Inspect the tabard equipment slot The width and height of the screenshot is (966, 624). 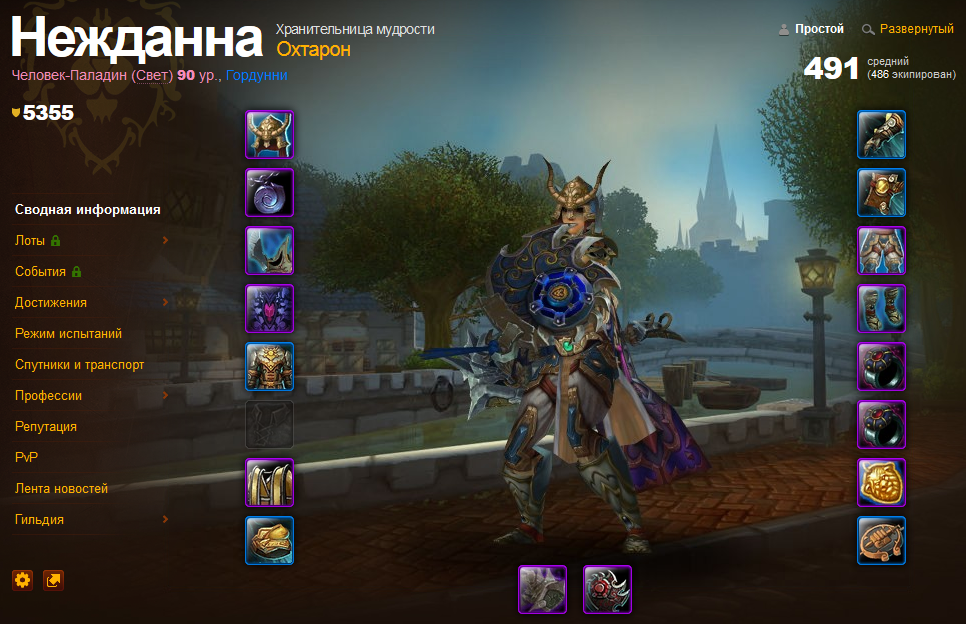[270, 483]
